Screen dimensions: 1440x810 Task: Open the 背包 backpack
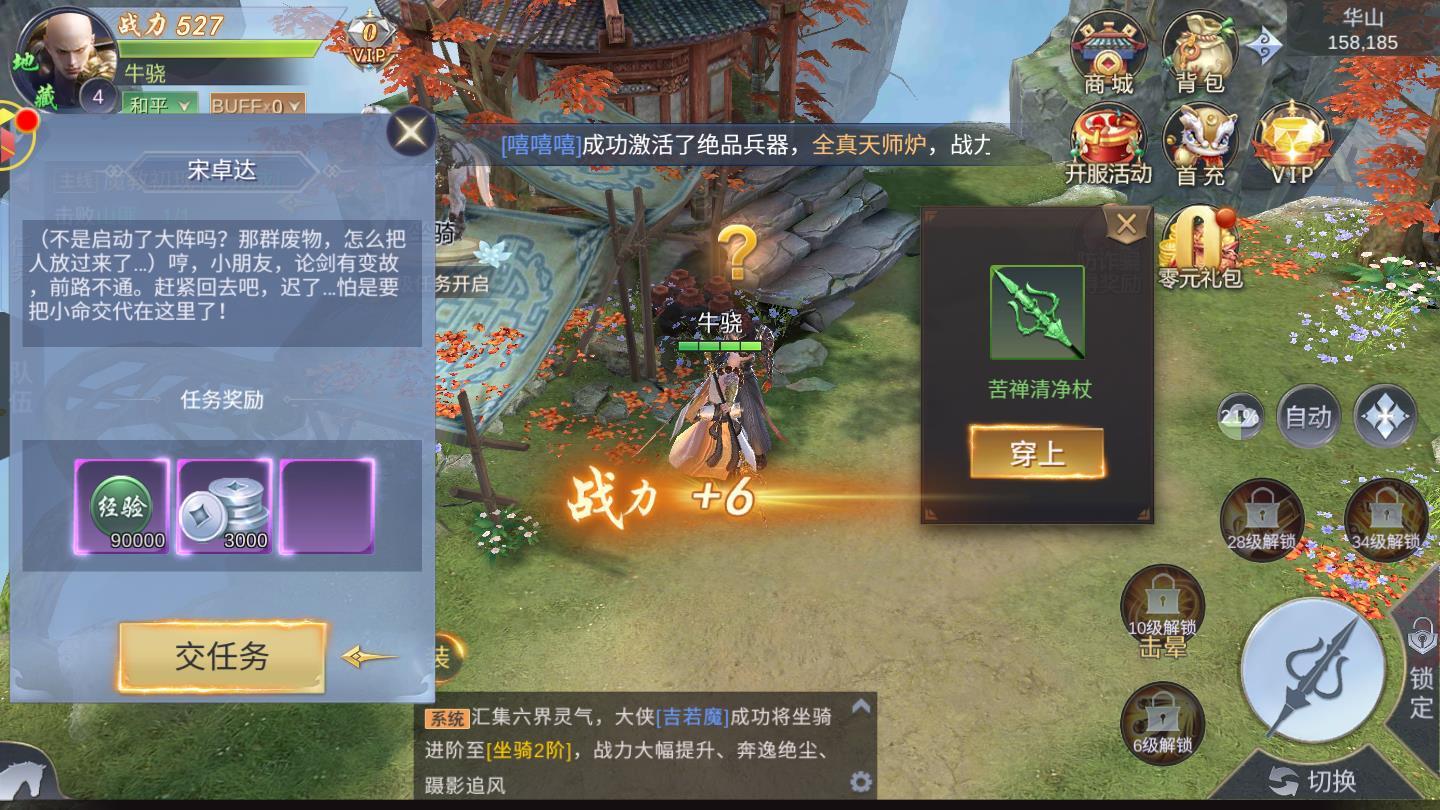(x=1200, y=45)
